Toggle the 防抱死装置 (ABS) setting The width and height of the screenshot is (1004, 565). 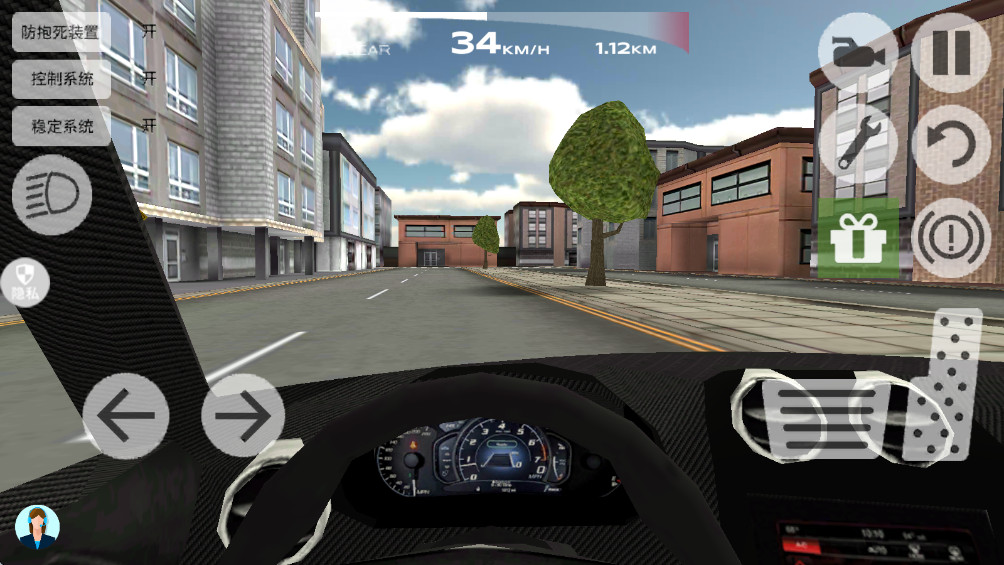tap(61, 31)
